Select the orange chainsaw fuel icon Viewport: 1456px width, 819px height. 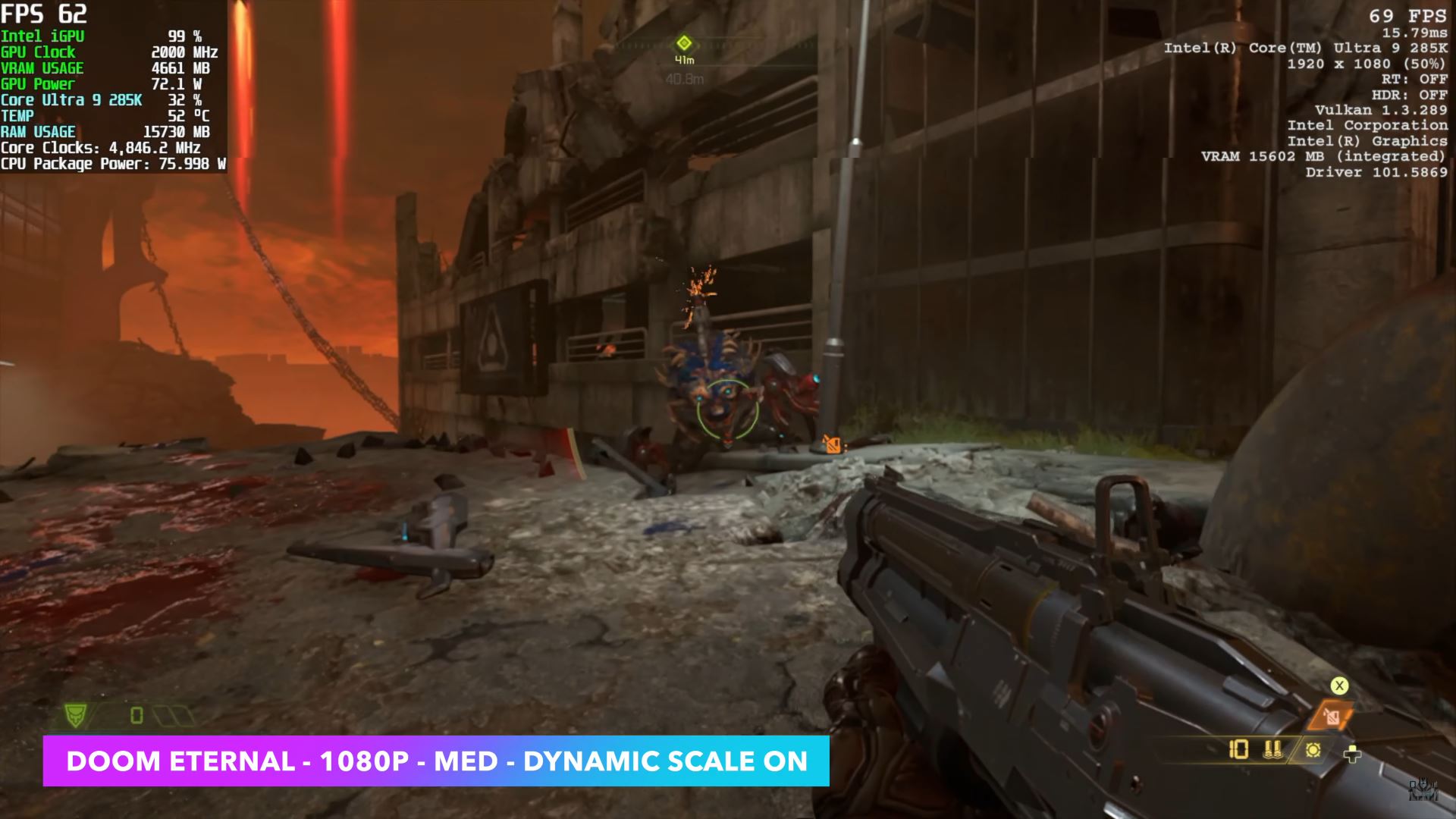(1332, 716)
